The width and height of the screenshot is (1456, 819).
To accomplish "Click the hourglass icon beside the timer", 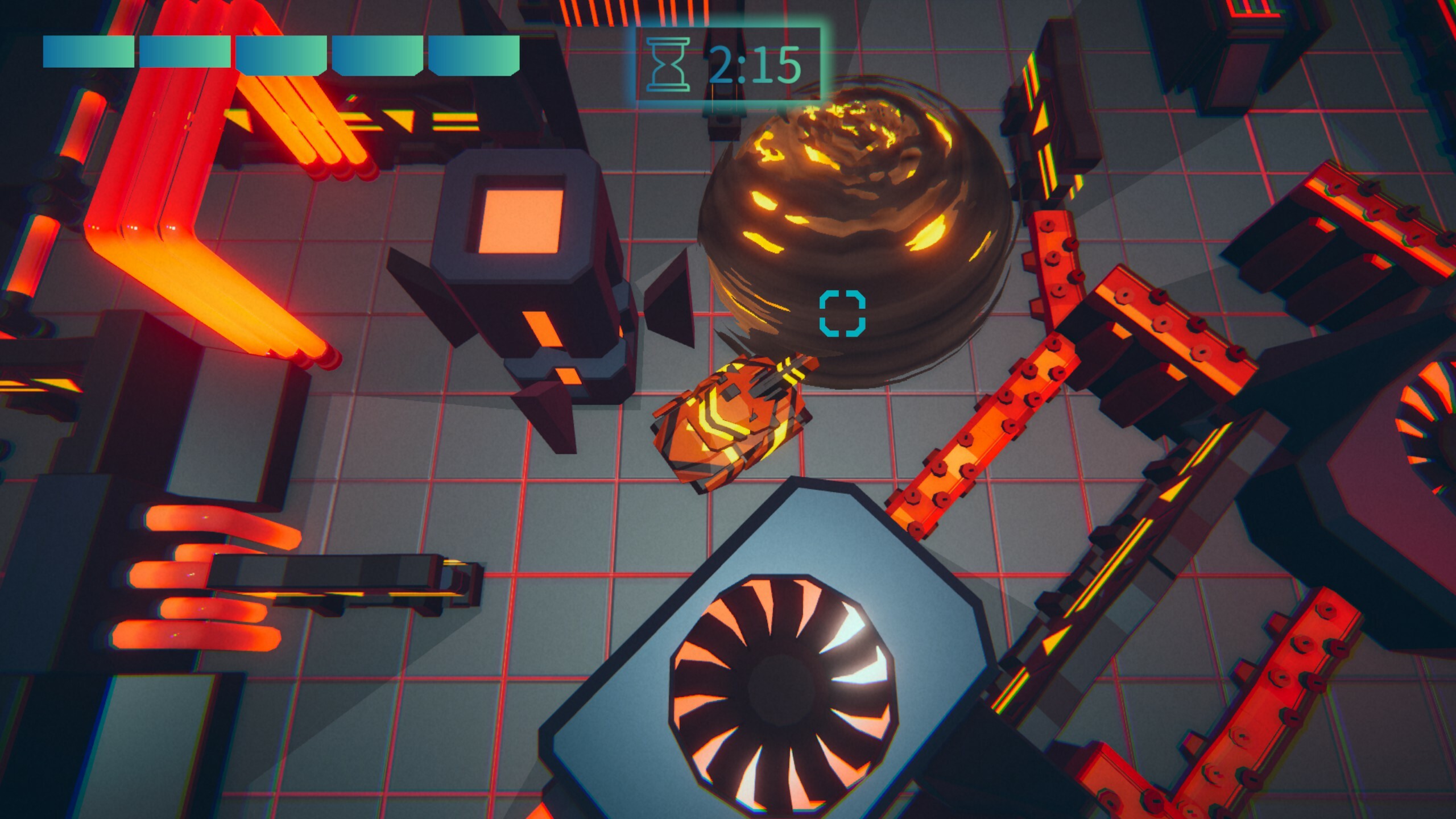I will [x=667, y=64].
